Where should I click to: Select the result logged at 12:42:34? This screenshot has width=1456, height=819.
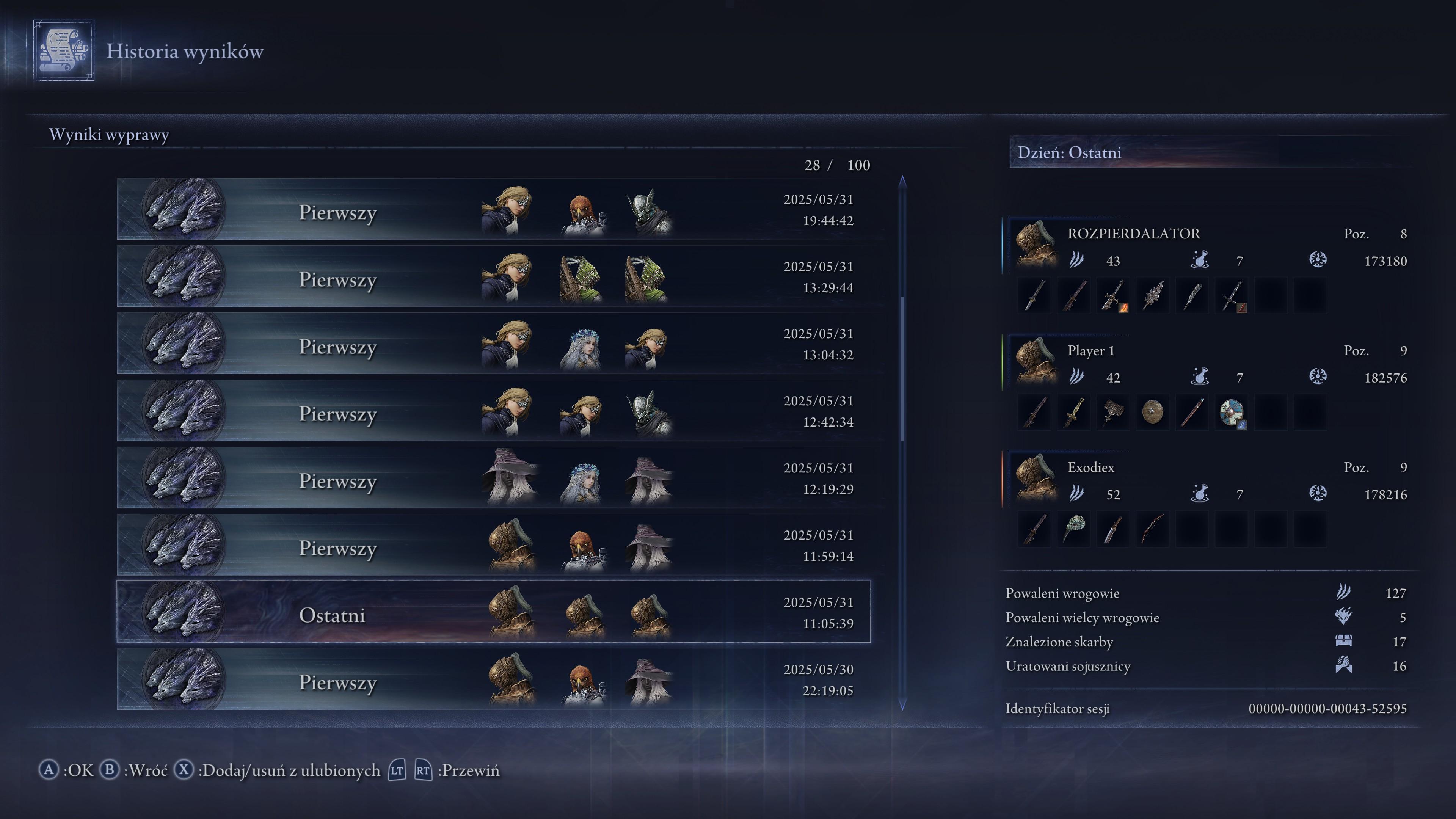(x=493, y=411)
